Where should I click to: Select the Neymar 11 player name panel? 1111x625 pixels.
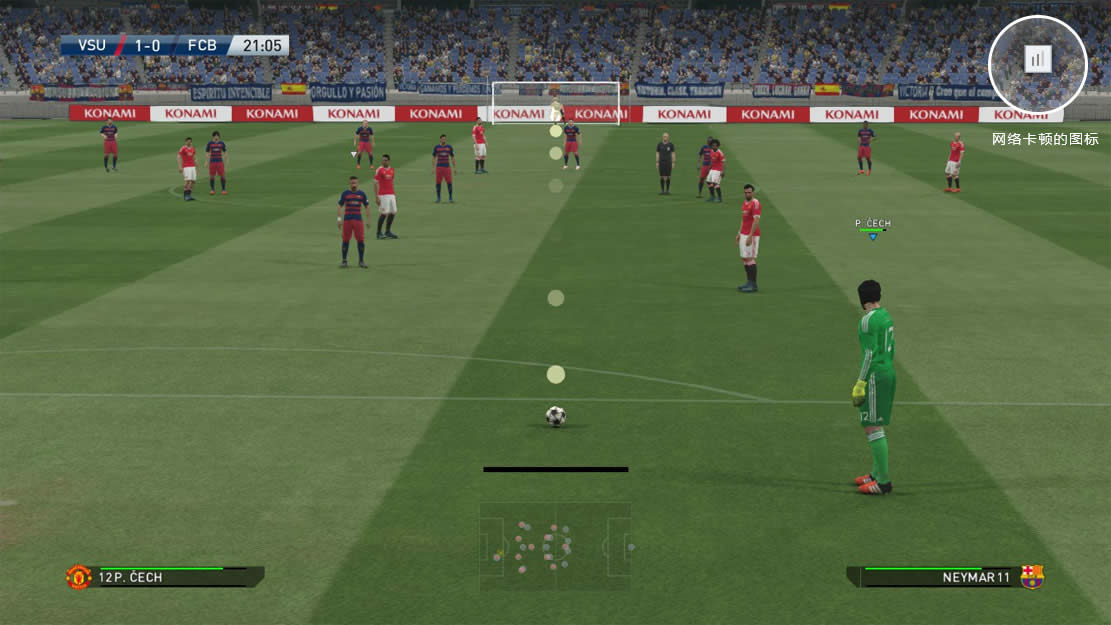(945, 577)
